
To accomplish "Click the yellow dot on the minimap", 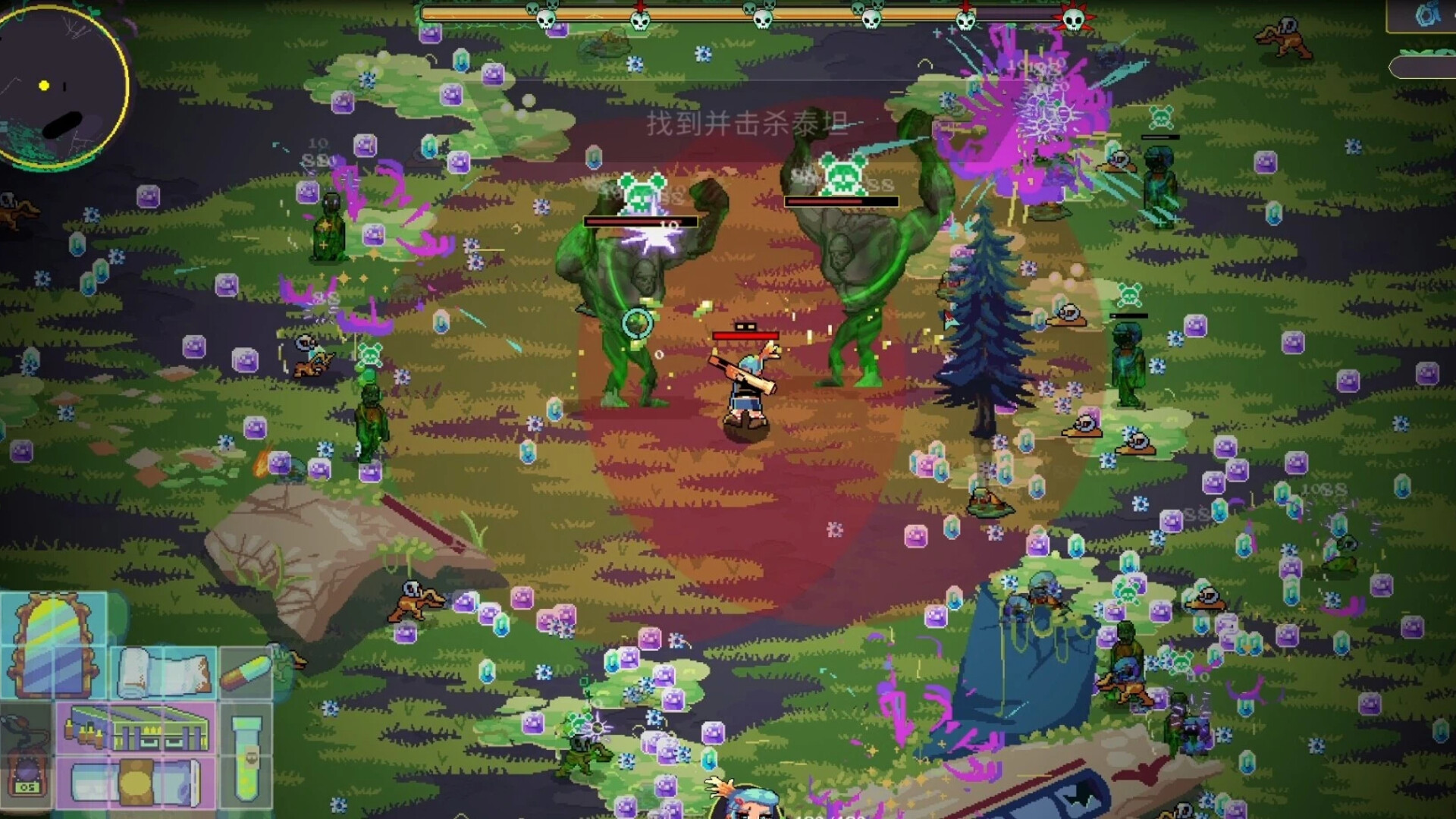I will point(43,86).
